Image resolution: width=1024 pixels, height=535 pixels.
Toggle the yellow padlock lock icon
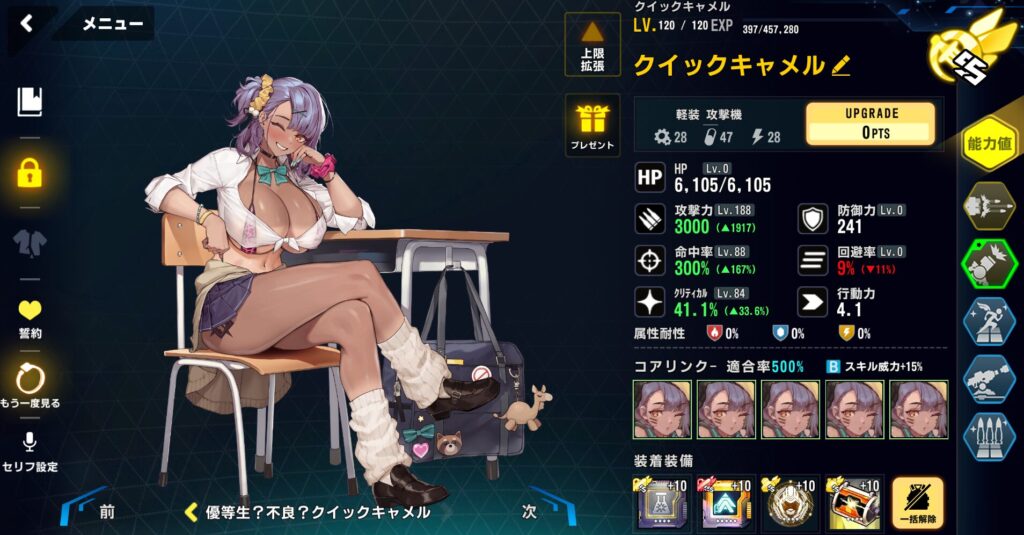30,173
